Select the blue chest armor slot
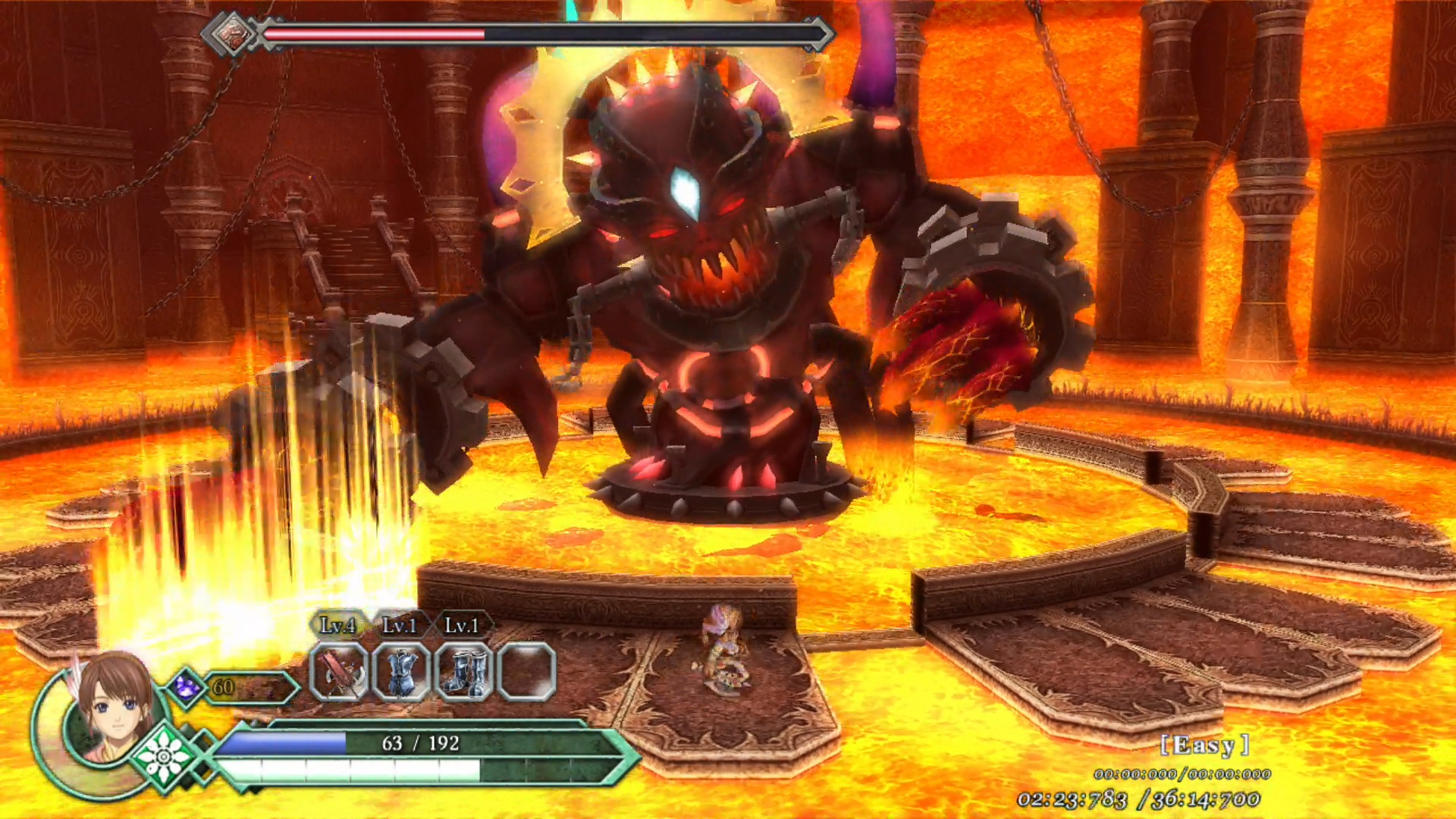The image size is (1456, 819). (401, 672)
